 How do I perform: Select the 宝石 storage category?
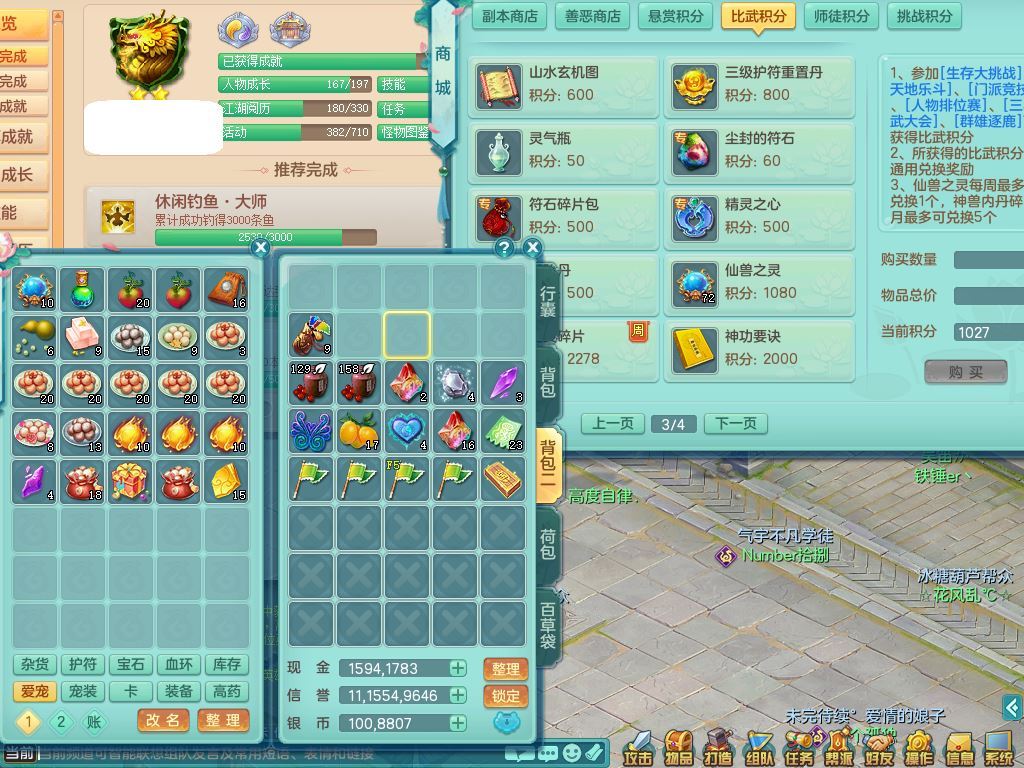click(131, 664)
